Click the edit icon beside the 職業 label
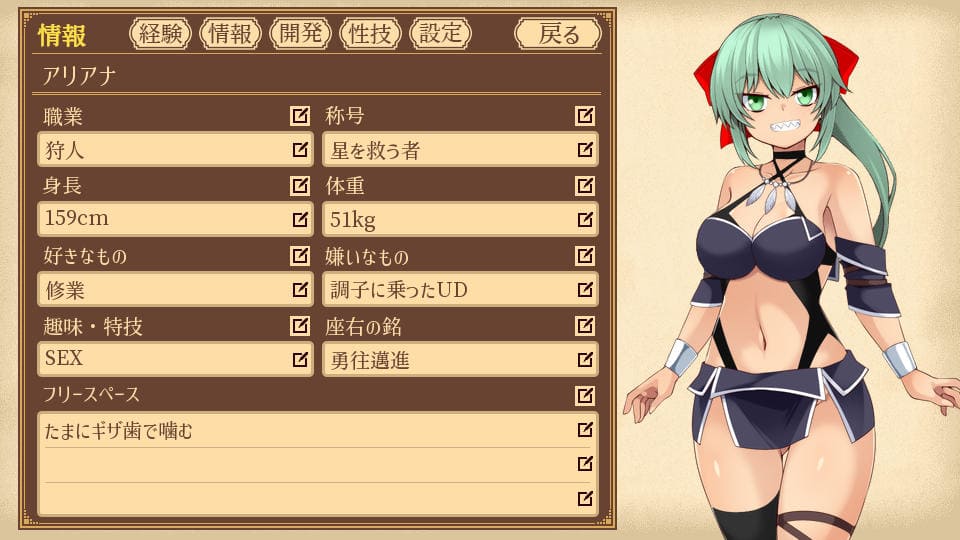The image size is (960, 540). pos(299,116)
